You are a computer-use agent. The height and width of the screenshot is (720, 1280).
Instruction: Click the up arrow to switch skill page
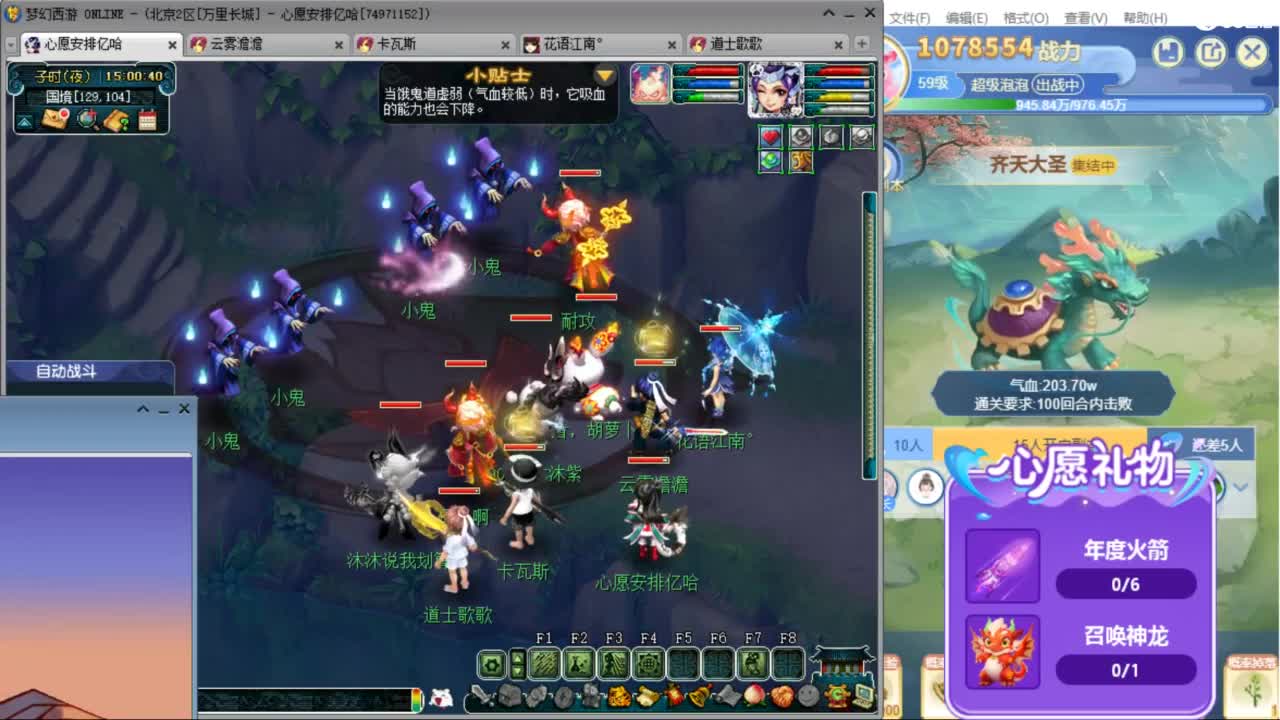point(517,658)
